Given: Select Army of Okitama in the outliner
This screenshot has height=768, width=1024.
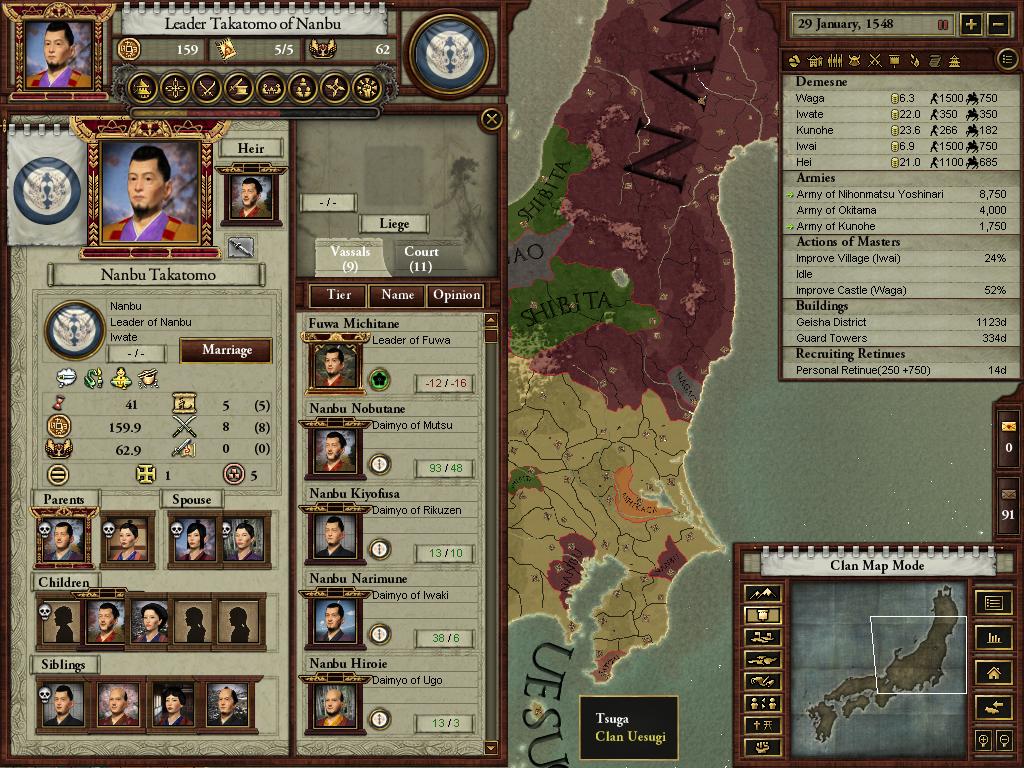Looking at the screenshot, I should pyautogui.click(x=836, y=211).
